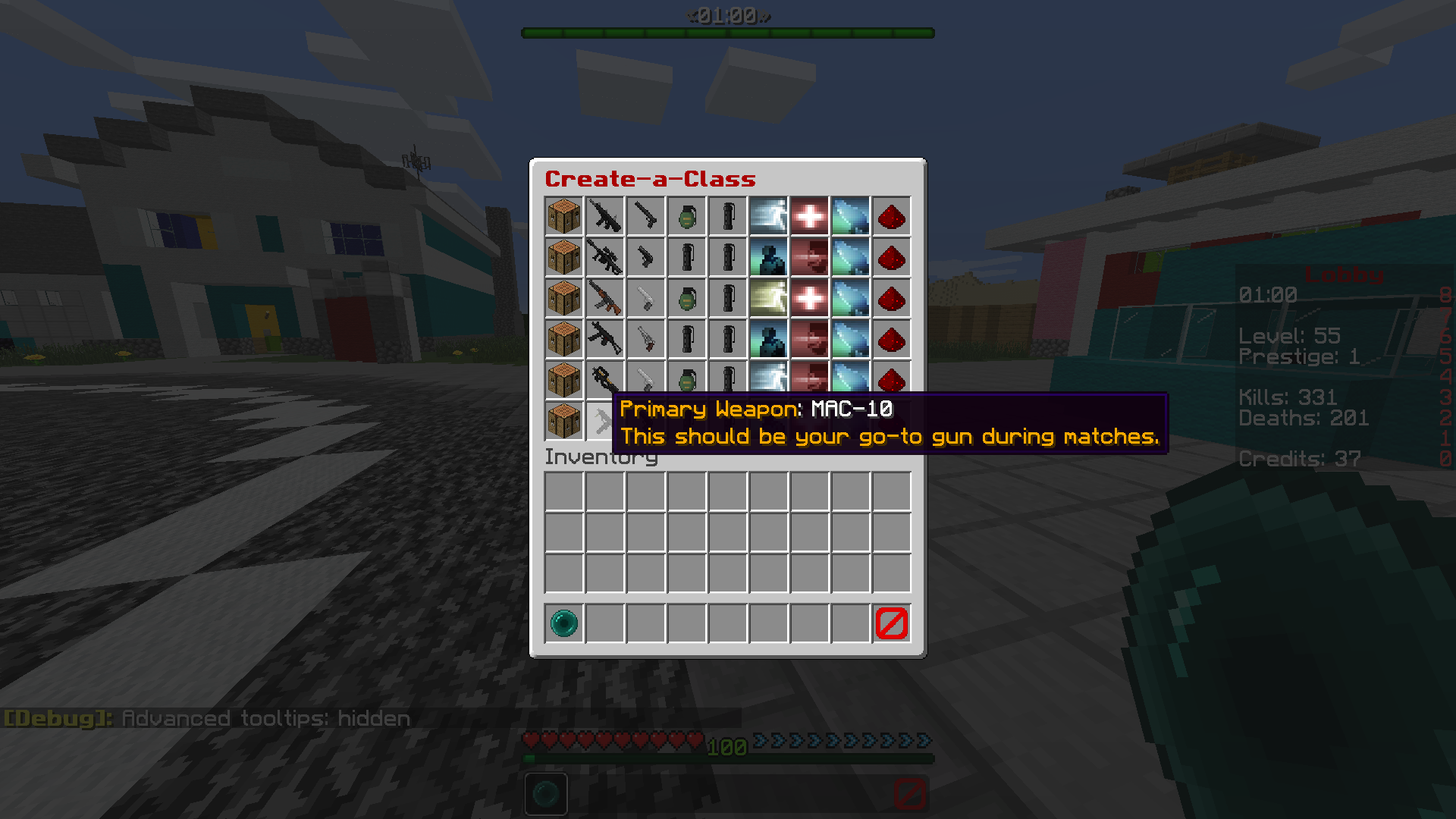Pick the white revolver secondary weapon
This screenshot has width=1456, height=819.
(x=645, y=298)
